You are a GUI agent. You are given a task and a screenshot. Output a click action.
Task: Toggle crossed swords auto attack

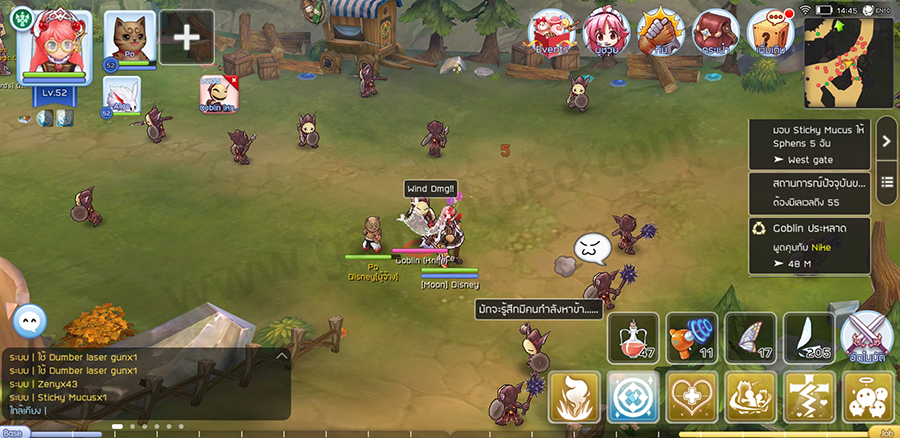click(x=866, y=338)
